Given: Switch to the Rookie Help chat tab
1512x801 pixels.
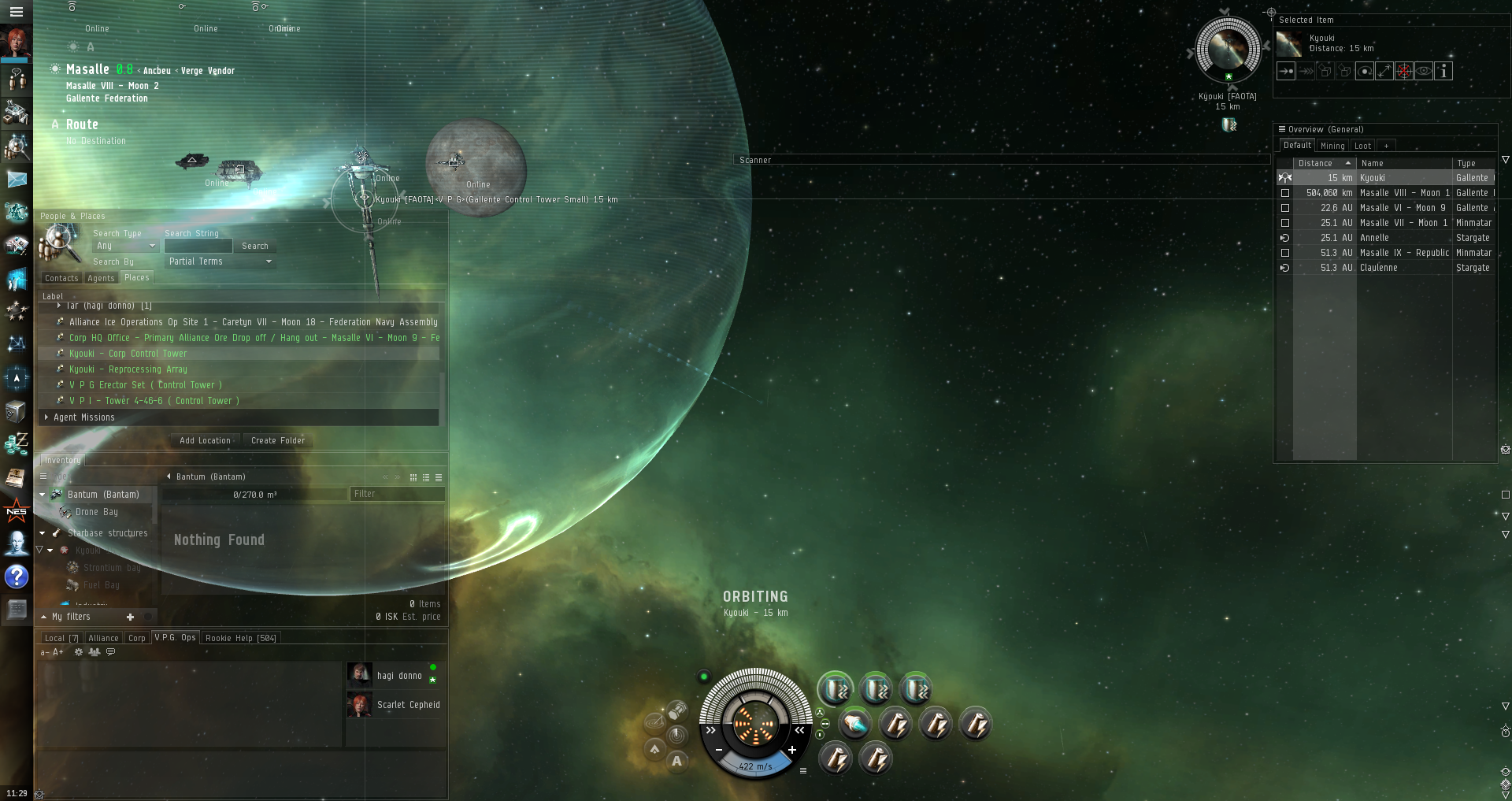Looking at the screenshot, I should 240,638.
